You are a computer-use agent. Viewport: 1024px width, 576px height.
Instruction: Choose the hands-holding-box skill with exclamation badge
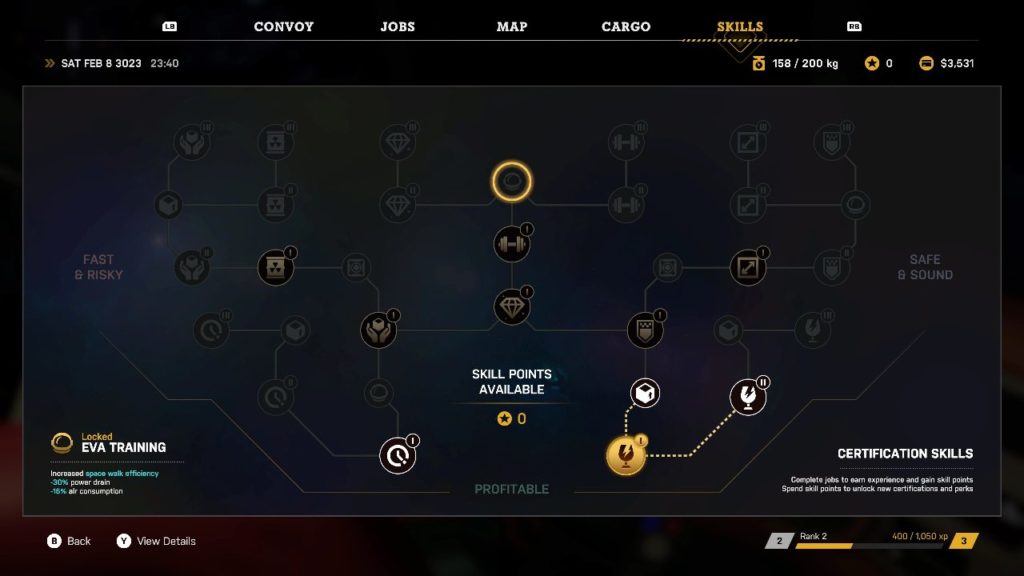(x=380, y=330)
